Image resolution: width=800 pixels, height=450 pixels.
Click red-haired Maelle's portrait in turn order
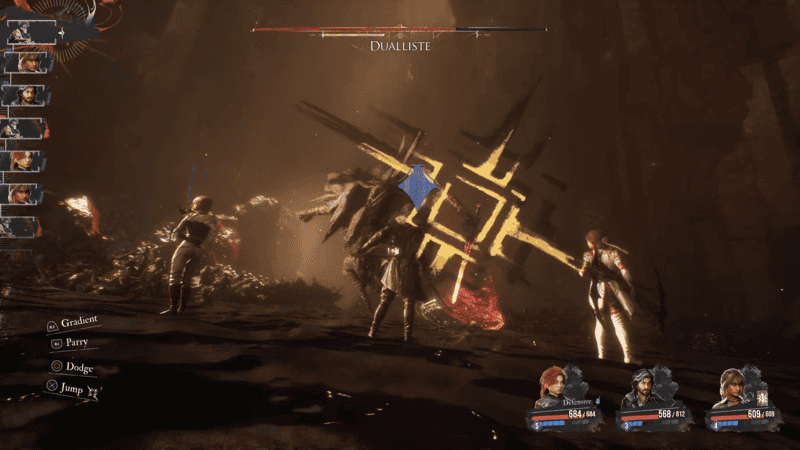pos(24,160)
